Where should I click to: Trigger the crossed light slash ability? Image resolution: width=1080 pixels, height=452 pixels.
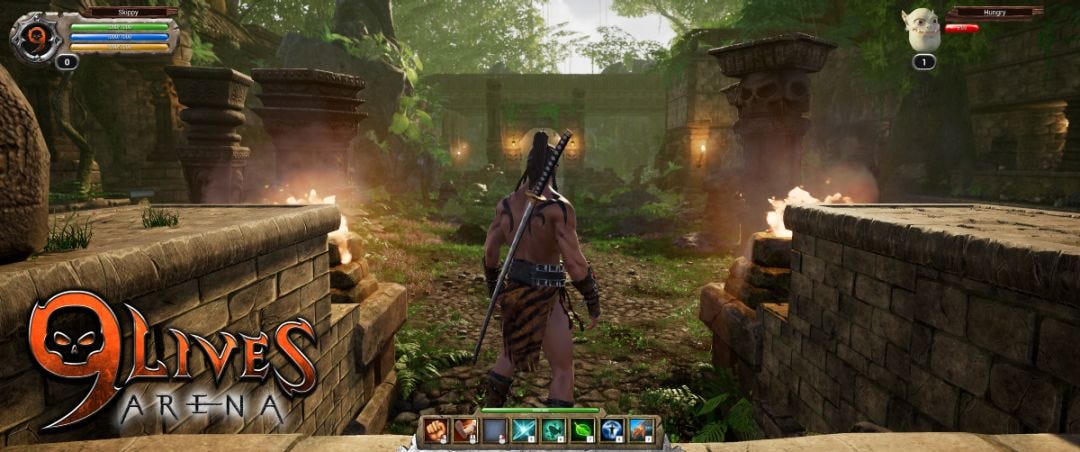(x=524, y=431)
